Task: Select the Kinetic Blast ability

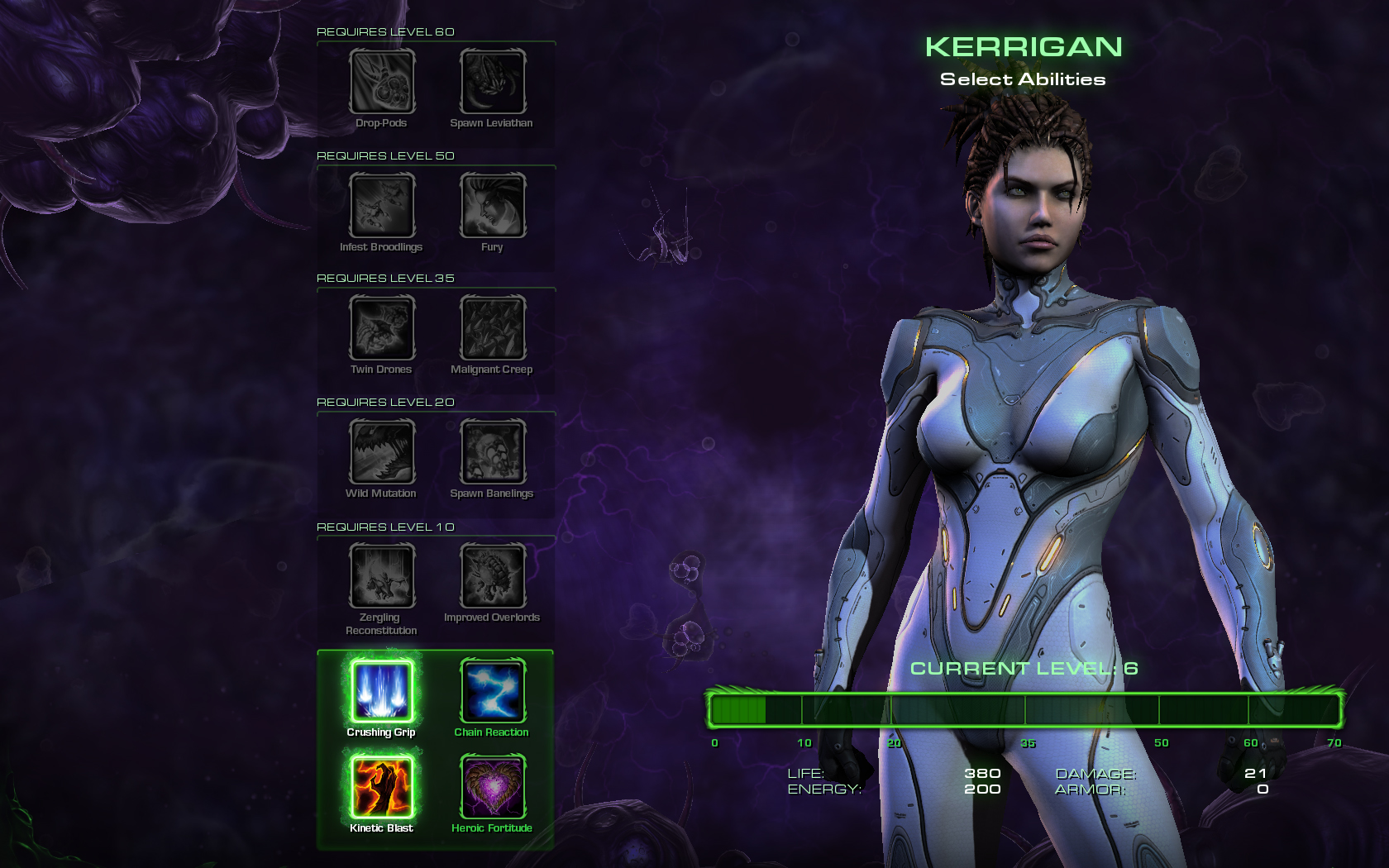Action: (x=381, y=786)
